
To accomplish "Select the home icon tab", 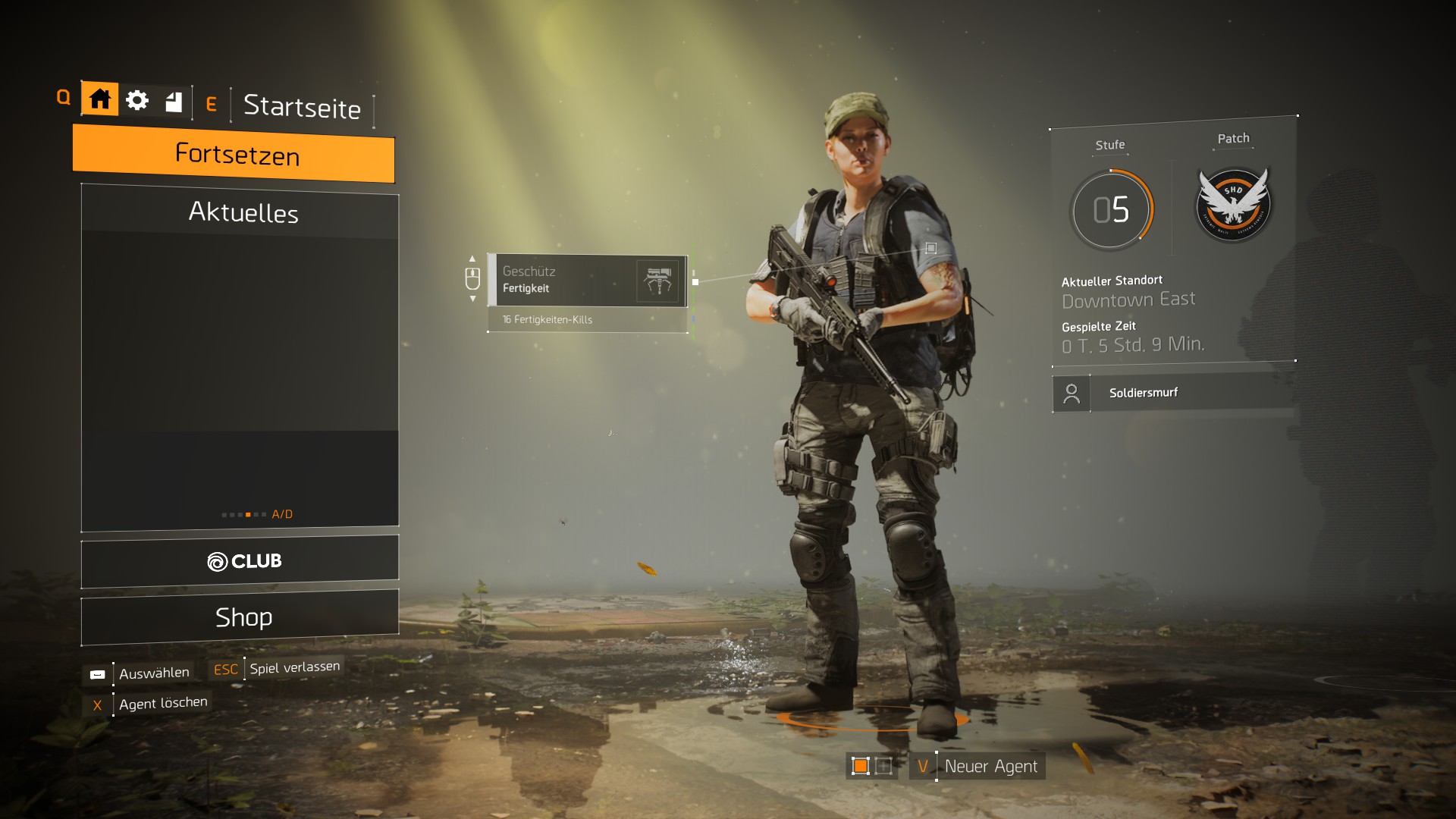I will point(99,99).
